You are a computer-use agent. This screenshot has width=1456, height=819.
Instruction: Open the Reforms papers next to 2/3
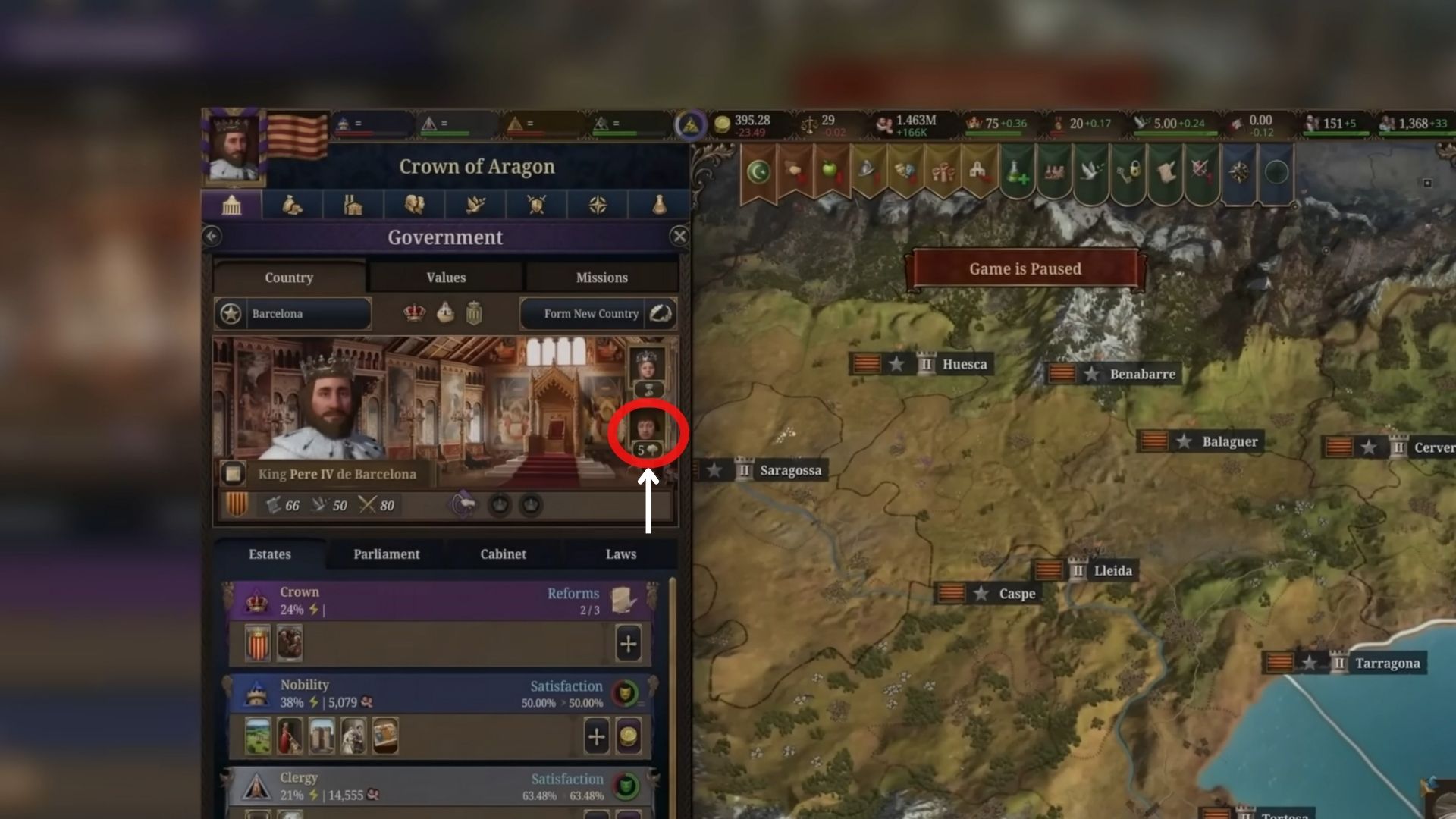click(624, 600)
